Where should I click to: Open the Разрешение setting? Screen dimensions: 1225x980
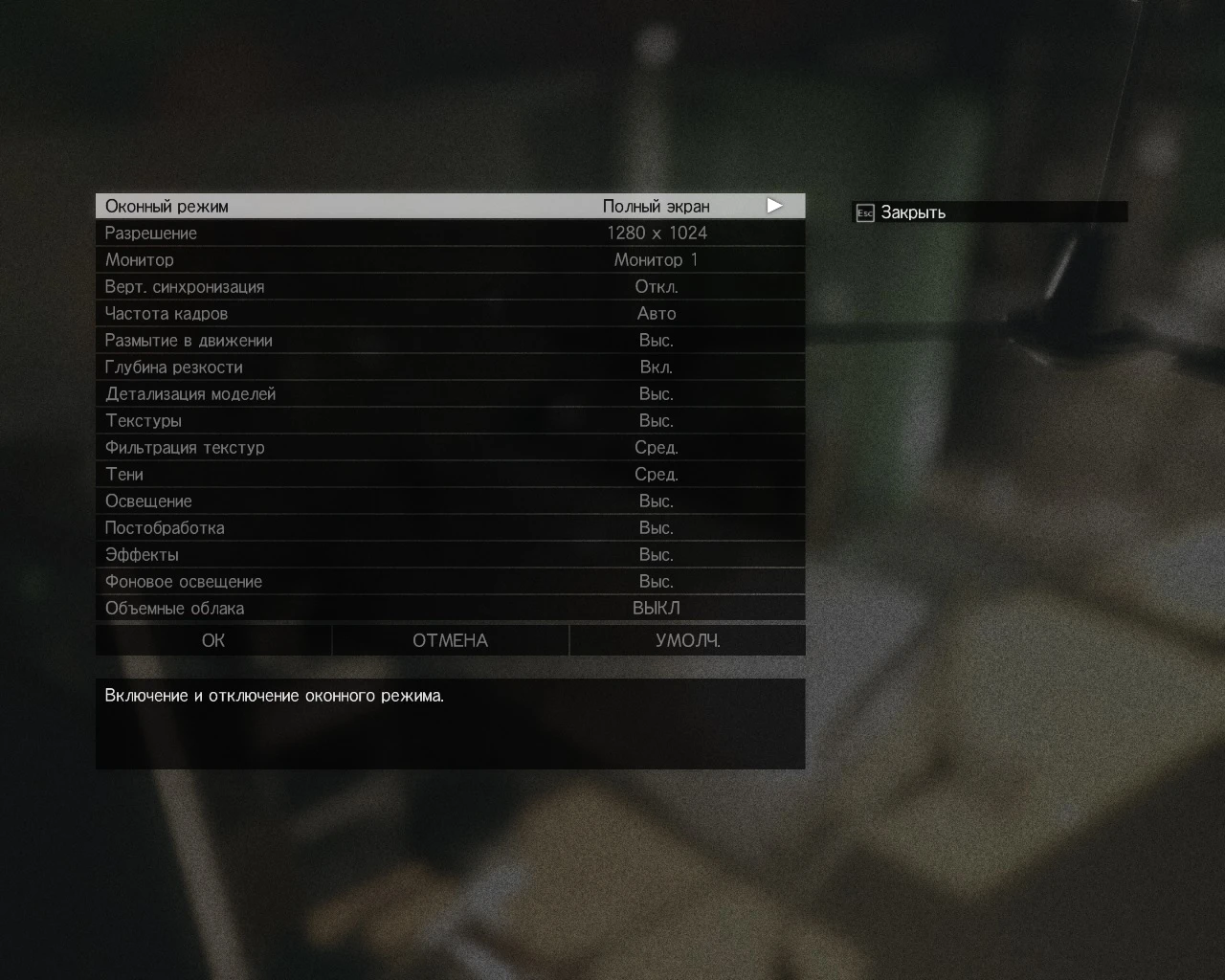coord(450,232)
